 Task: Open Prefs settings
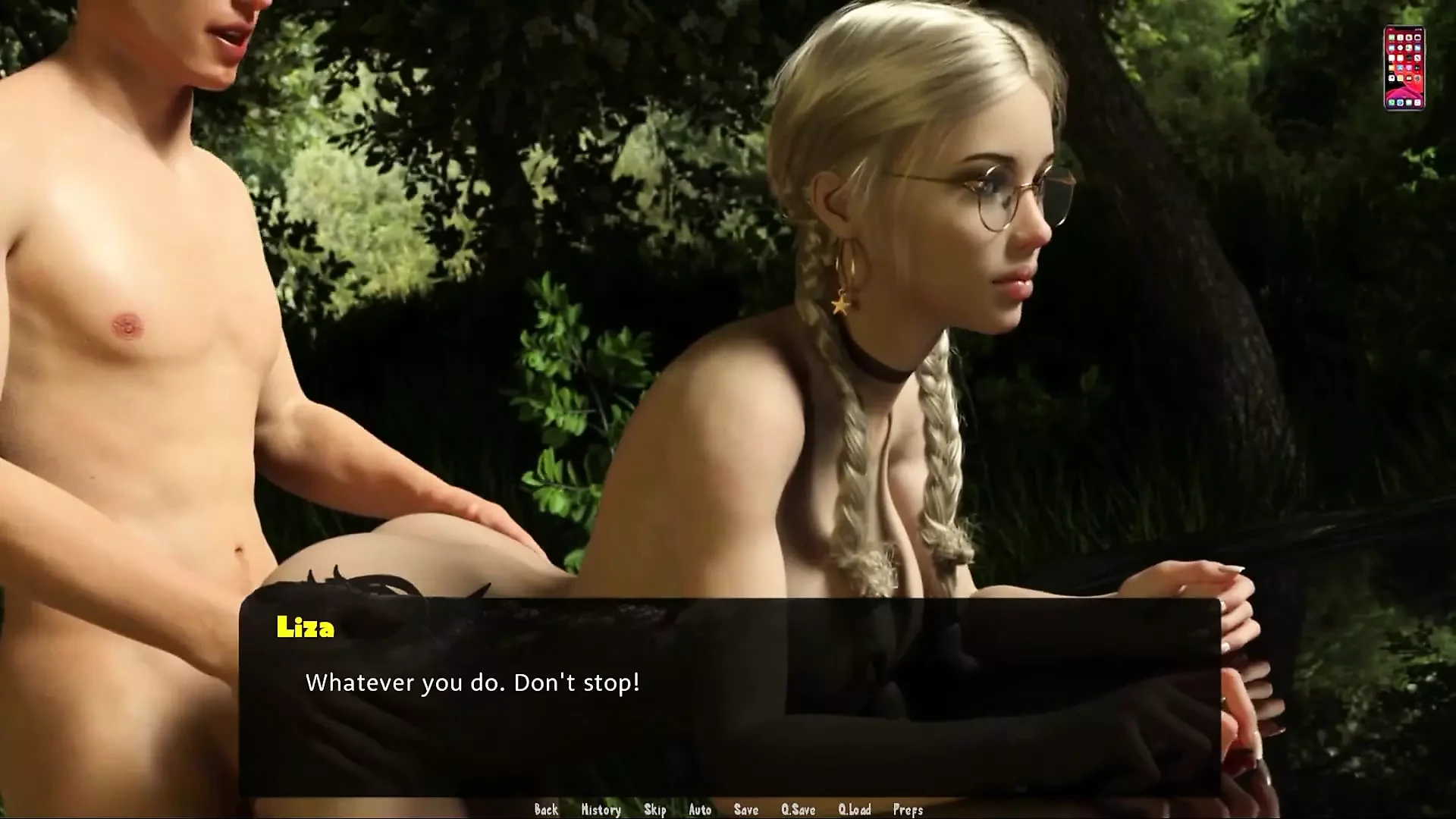(908, 810)
